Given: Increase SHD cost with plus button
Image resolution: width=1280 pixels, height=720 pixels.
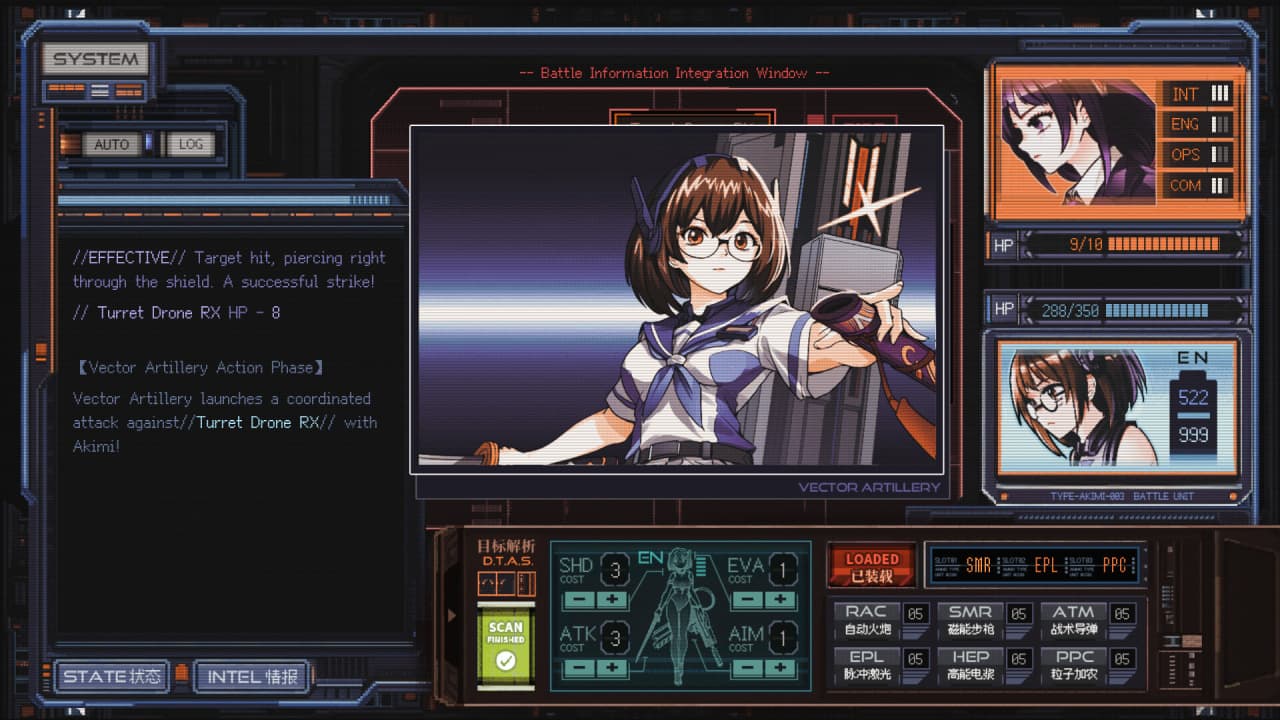Looking at the screenshot, I should click(x=612, y=600).
